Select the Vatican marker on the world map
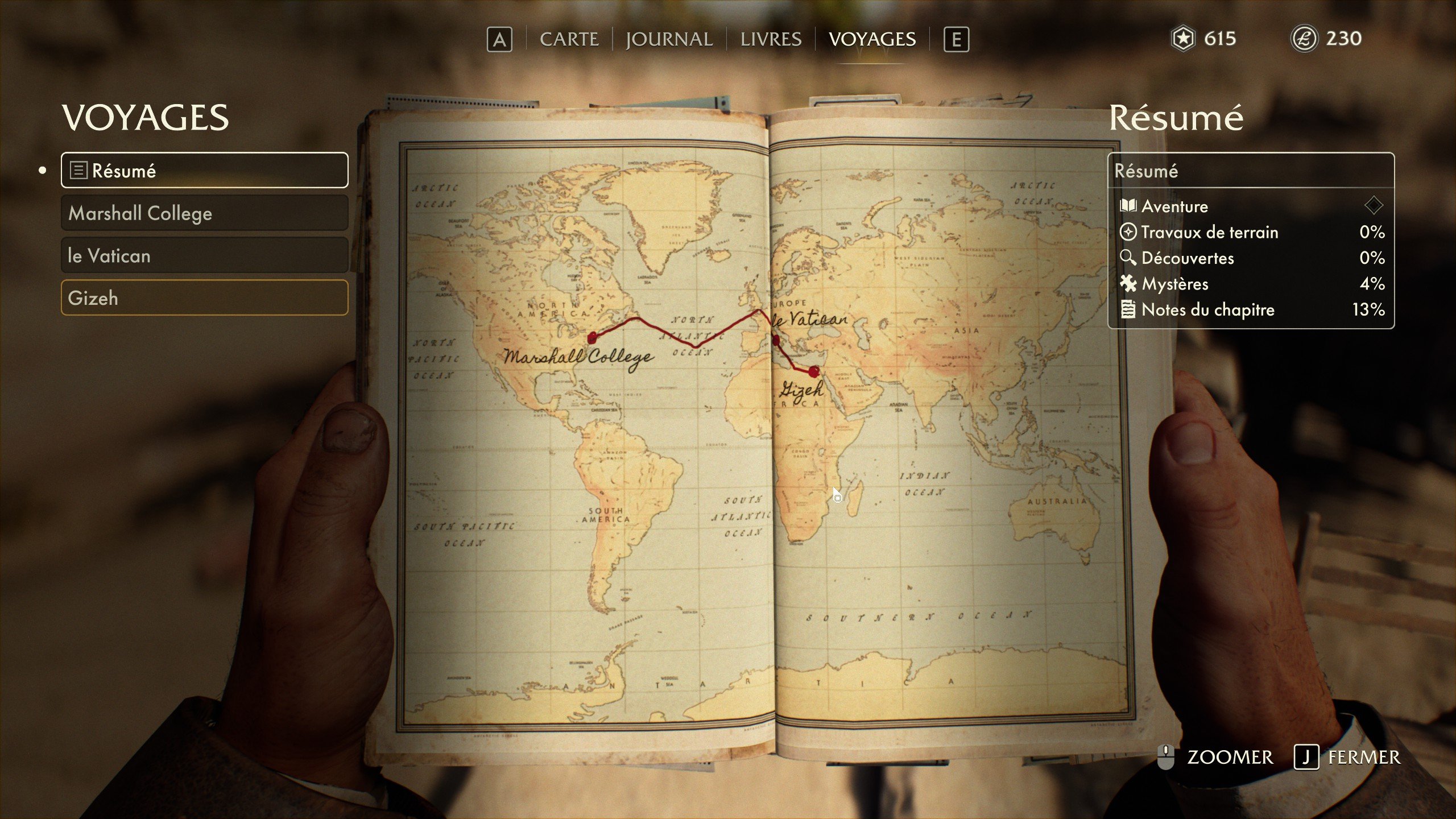The image size is (1456, 819). point(776,341)
